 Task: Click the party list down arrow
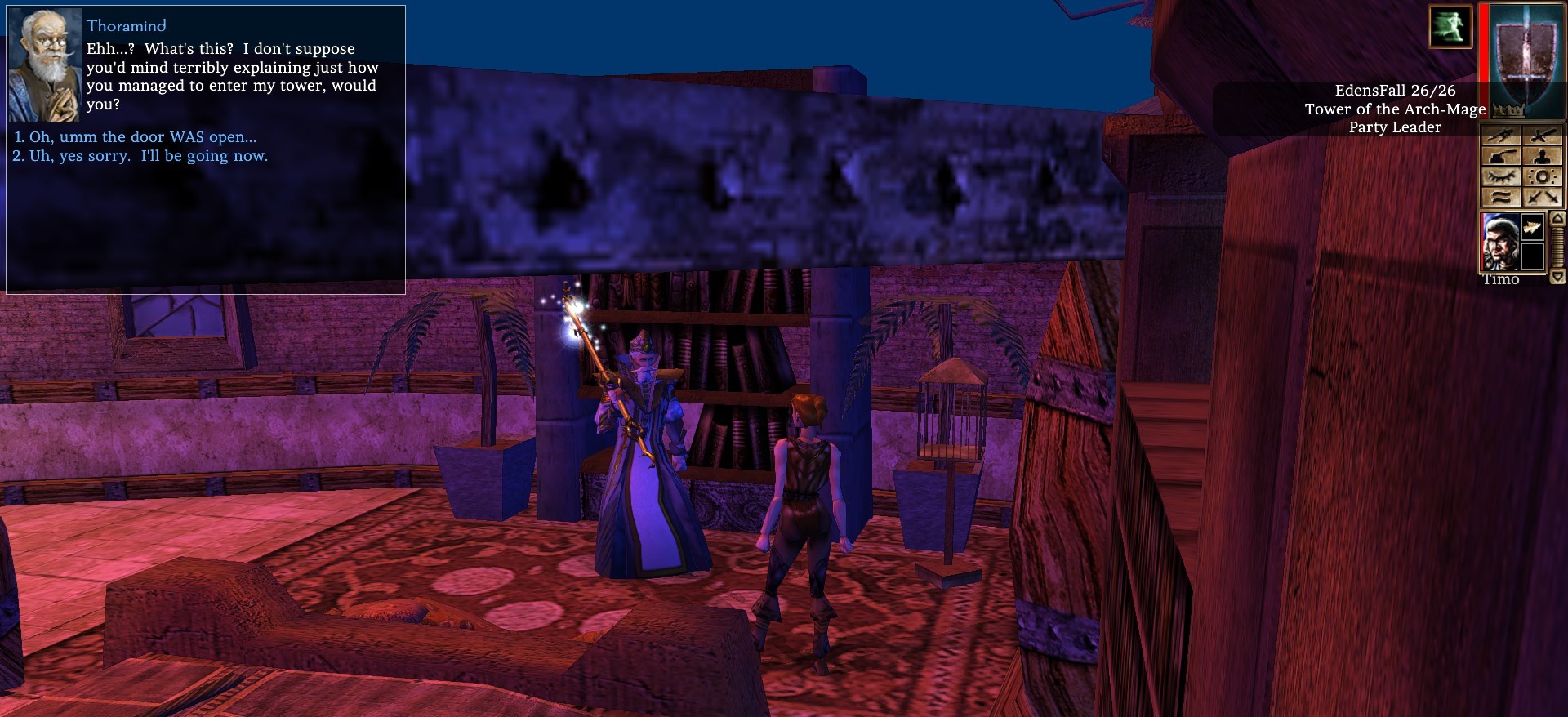1557,278
